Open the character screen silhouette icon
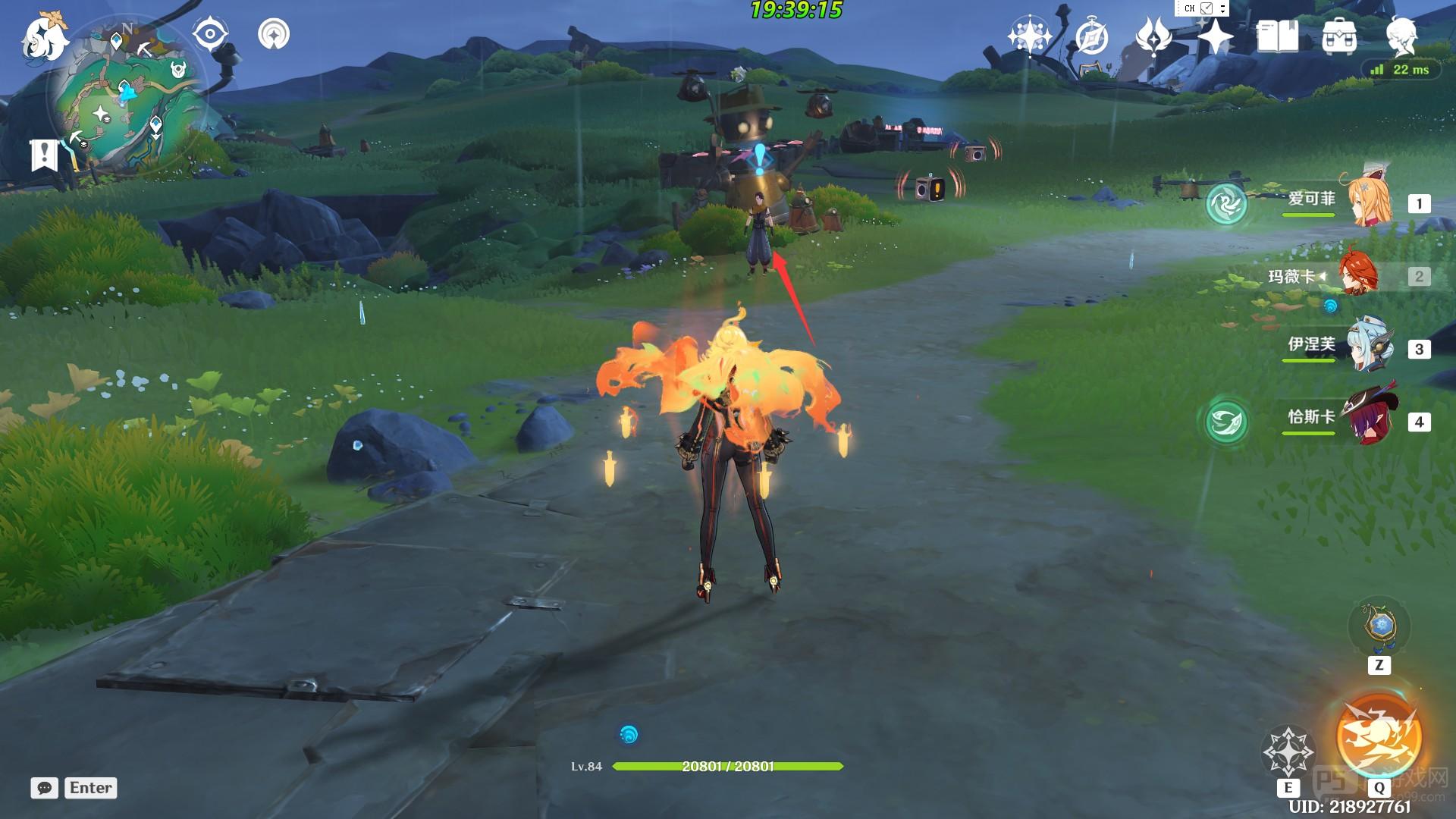1456x819 pixels. pos(1401,36)
